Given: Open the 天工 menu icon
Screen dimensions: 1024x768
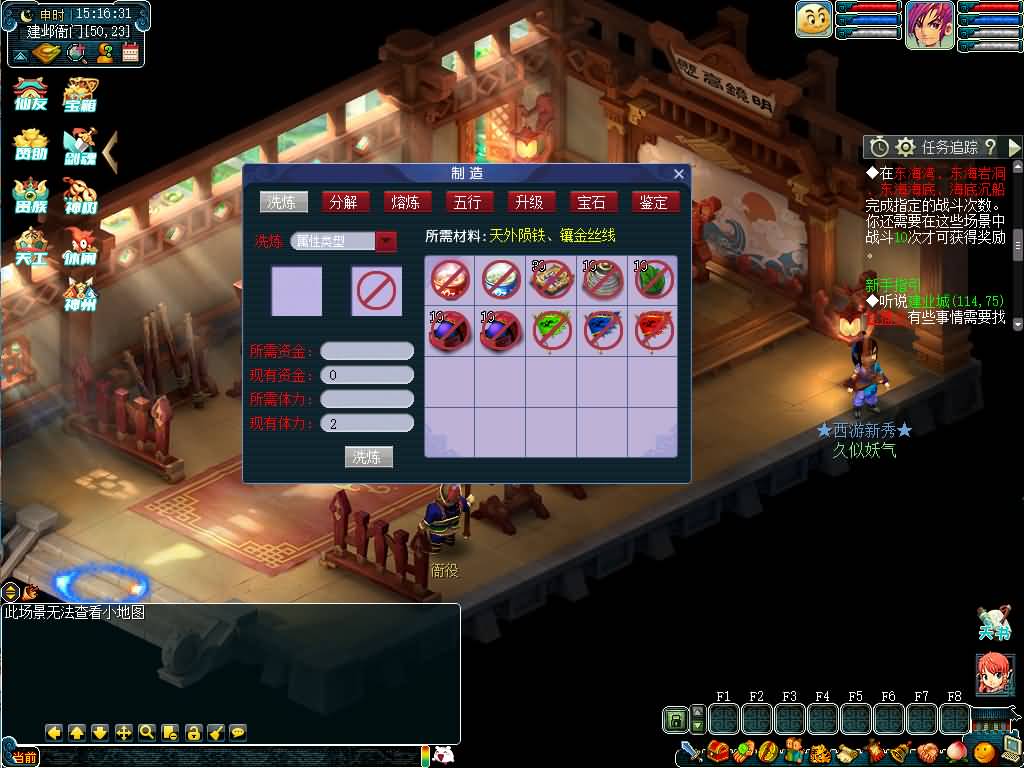Looking at the screenshot, I should point(31,247).
